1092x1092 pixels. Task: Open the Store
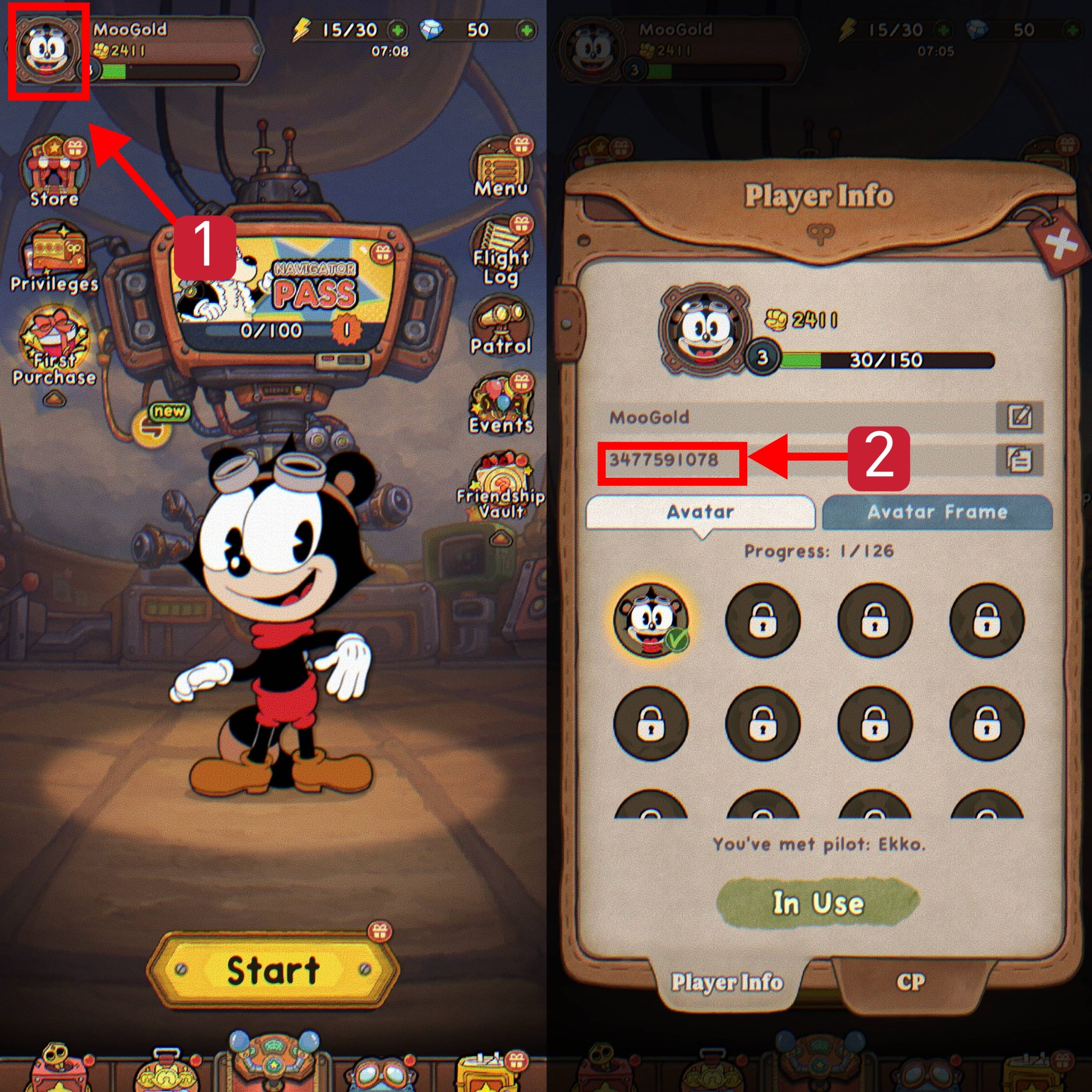click(53, 171)
